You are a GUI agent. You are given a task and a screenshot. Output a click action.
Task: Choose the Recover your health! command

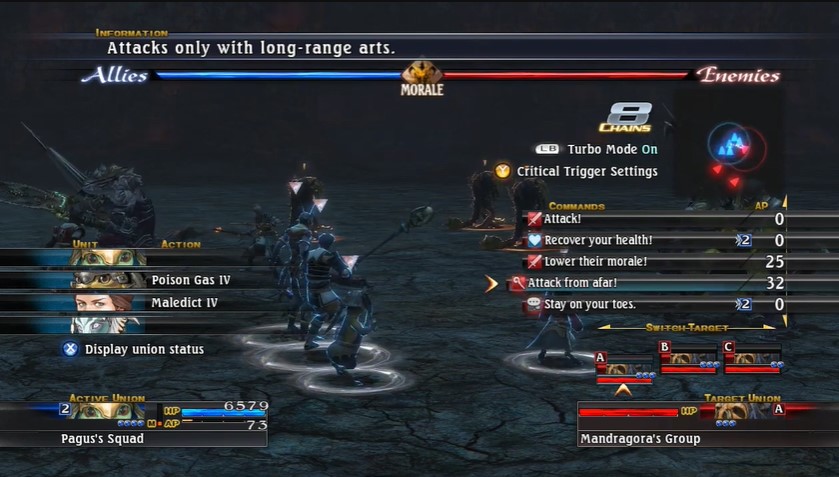[597, 240]
